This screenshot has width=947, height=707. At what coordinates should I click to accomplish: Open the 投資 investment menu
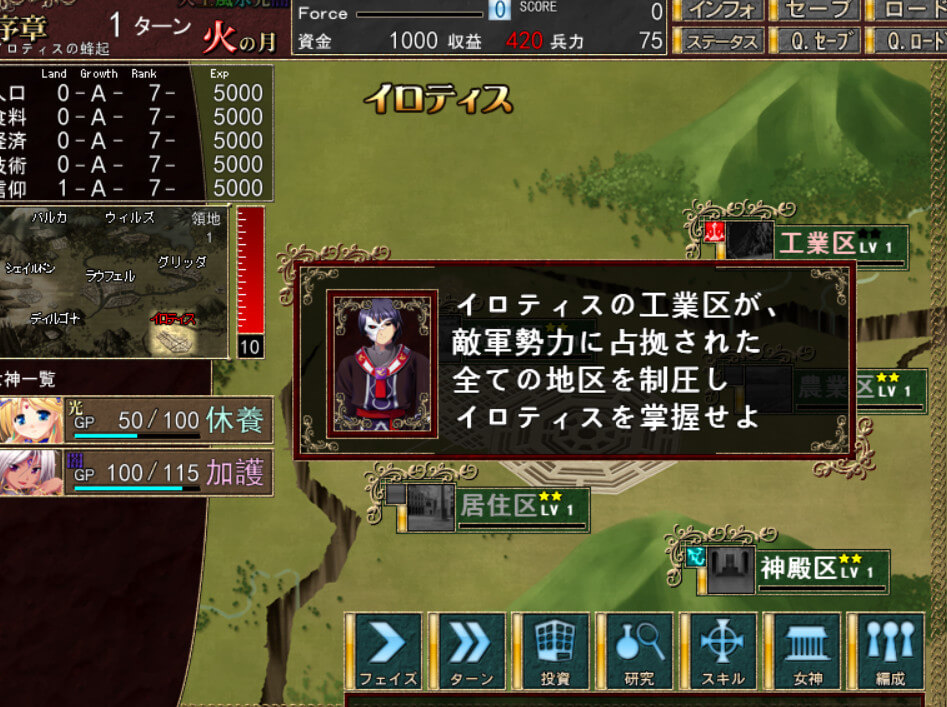pyautogui.click(x=555, y=651)
